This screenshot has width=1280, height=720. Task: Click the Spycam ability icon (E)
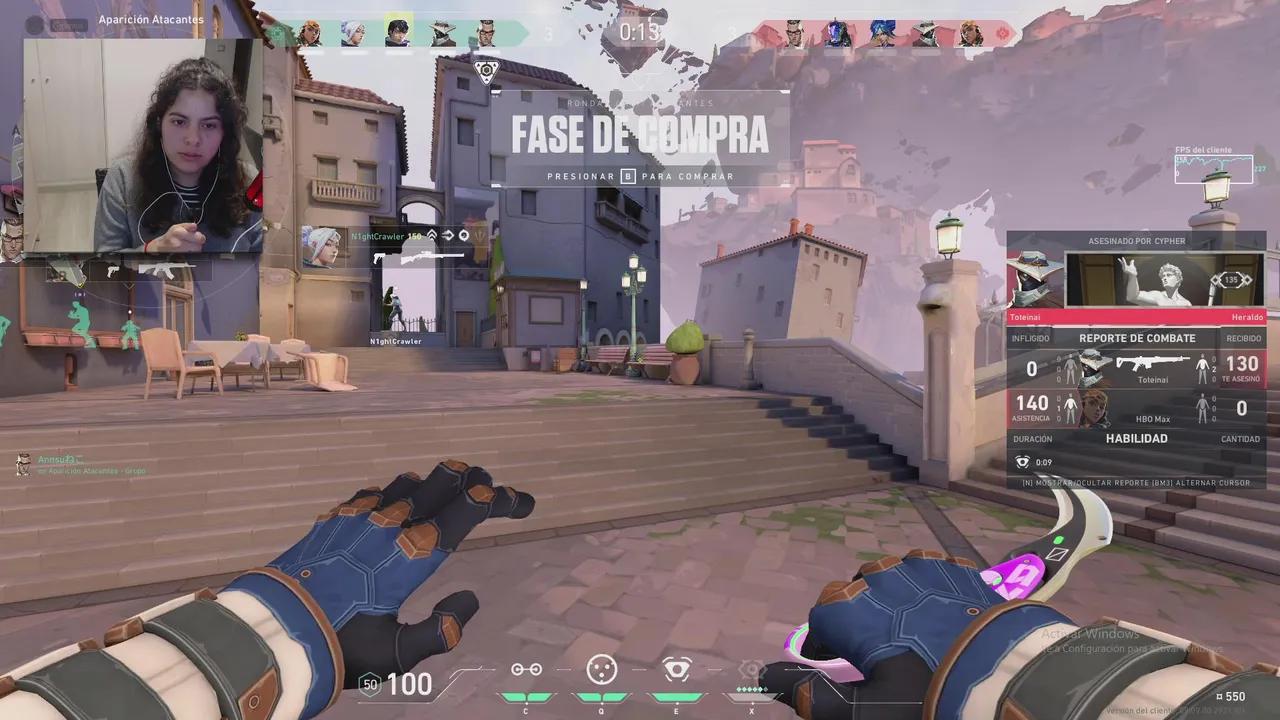(676, 670)
